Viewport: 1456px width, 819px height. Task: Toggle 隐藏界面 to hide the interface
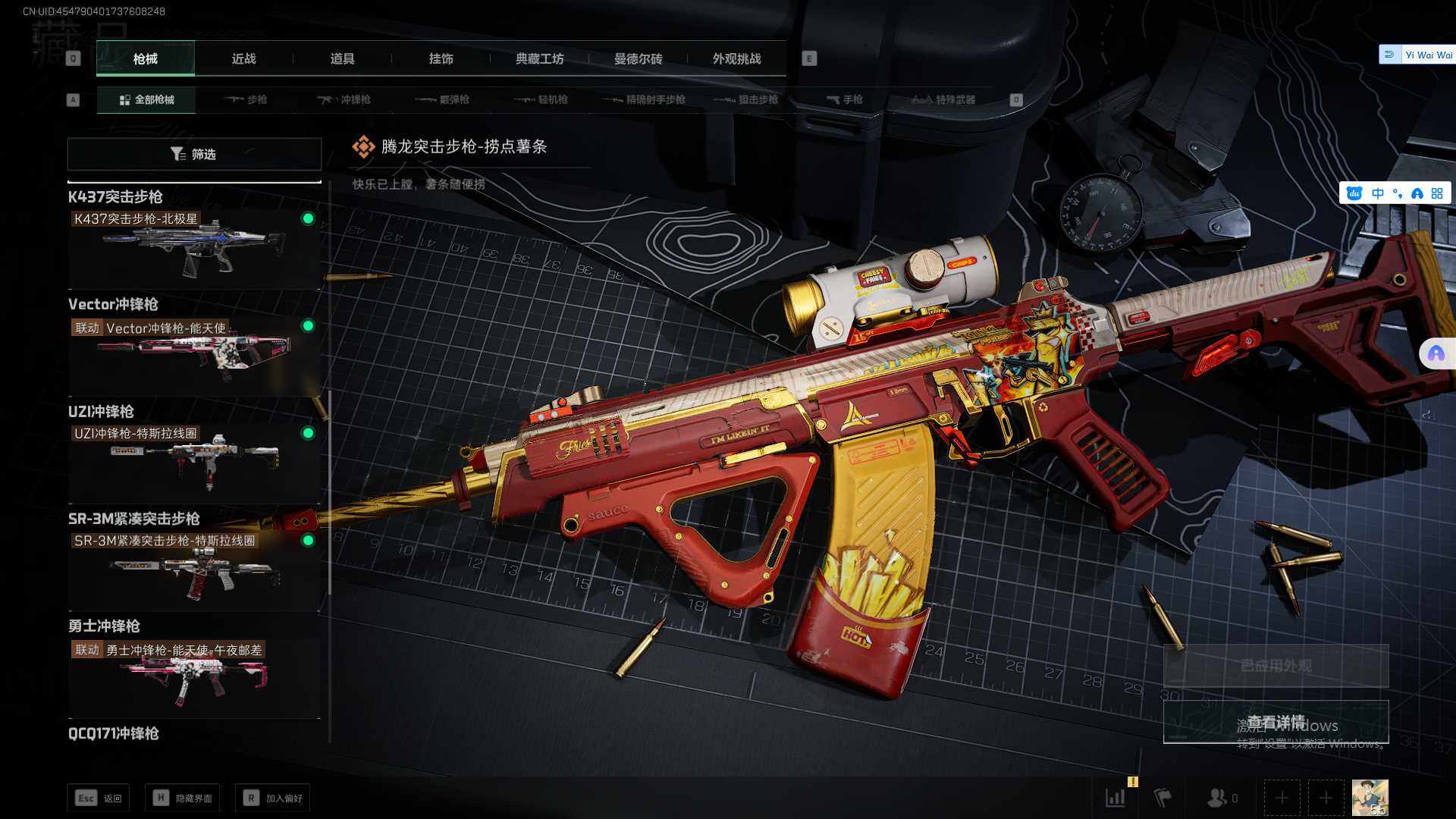[x=182, y=798]
